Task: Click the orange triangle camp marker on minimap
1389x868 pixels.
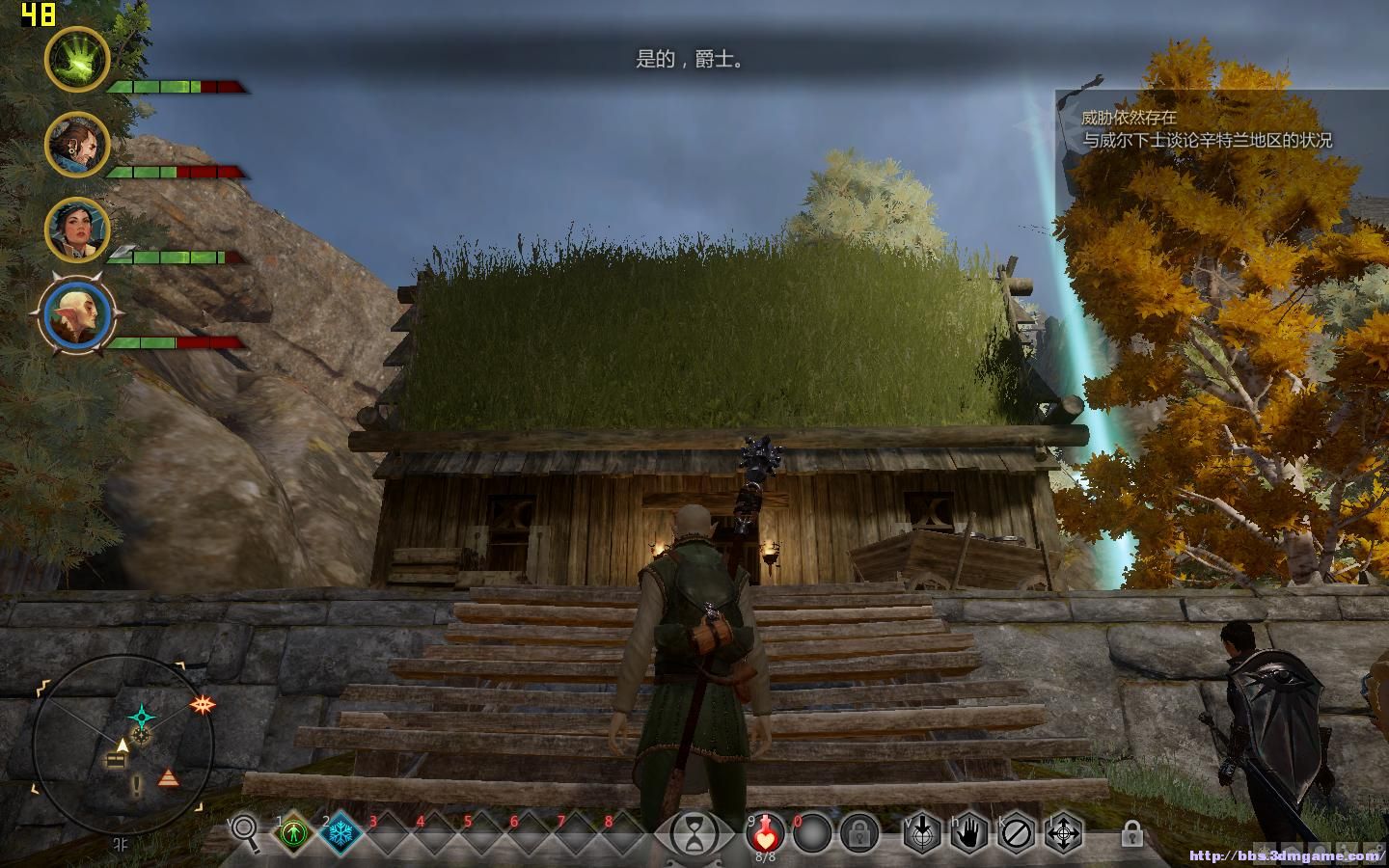Action: coord(169,777)
